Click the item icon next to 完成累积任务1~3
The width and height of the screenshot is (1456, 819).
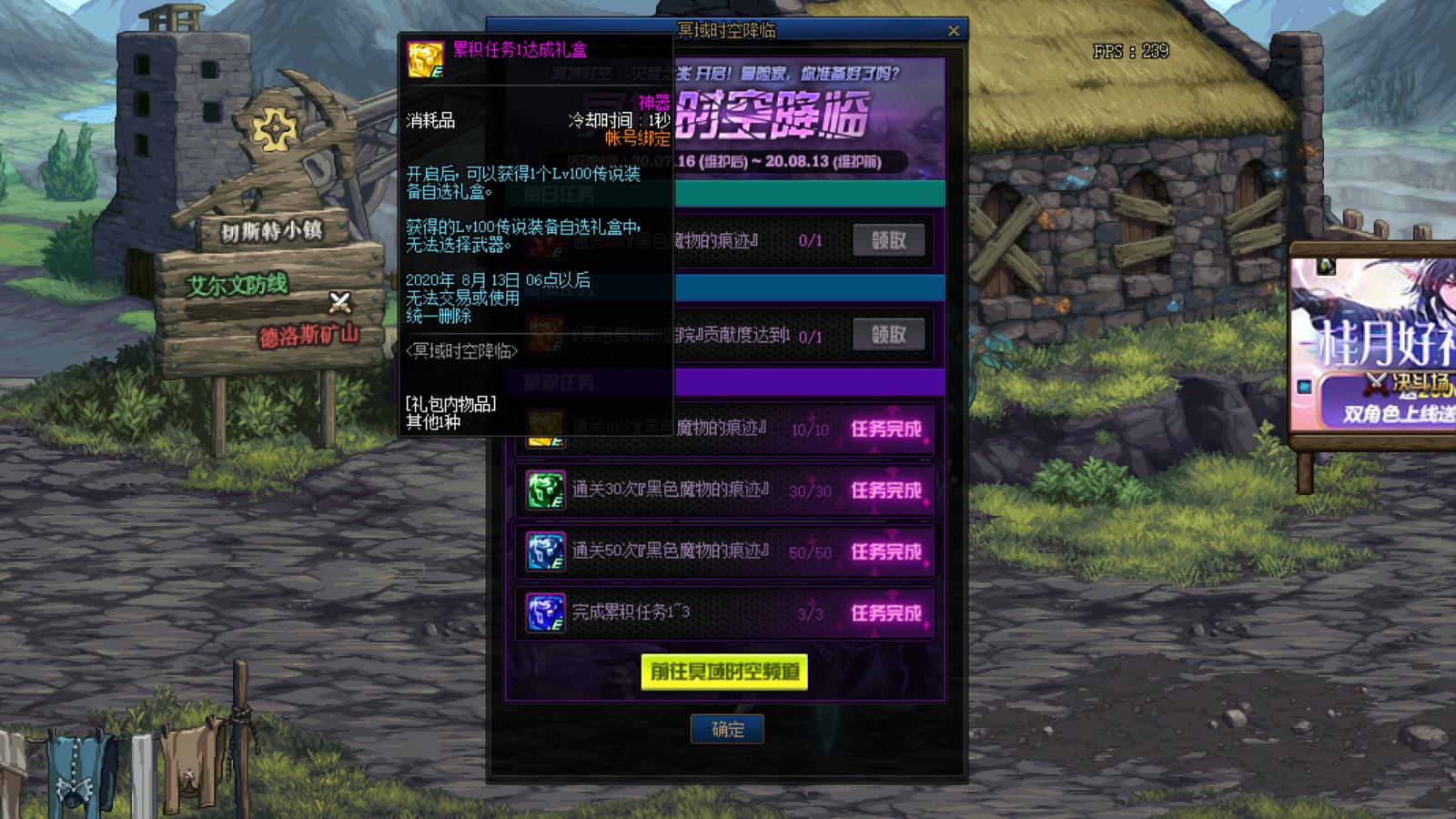point(544,613)
